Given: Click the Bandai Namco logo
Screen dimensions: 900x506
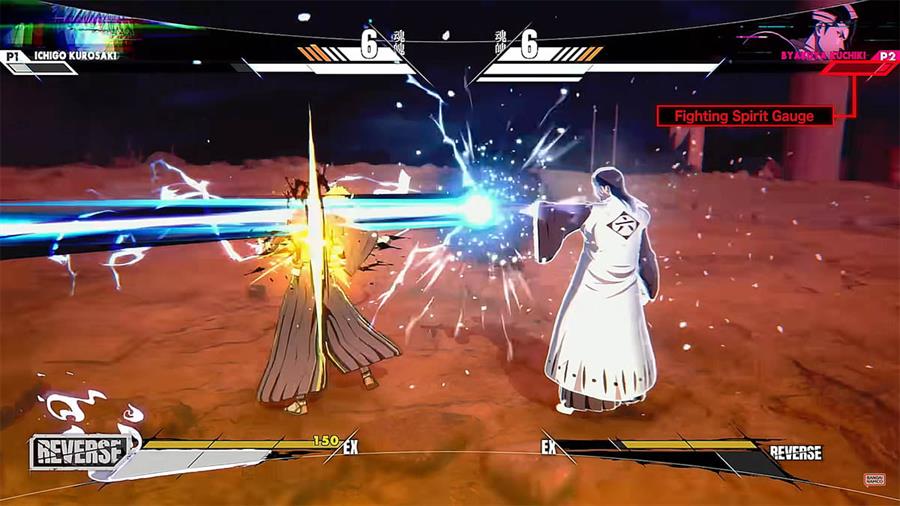Looking at the screenshot, I should pos(873,480).
